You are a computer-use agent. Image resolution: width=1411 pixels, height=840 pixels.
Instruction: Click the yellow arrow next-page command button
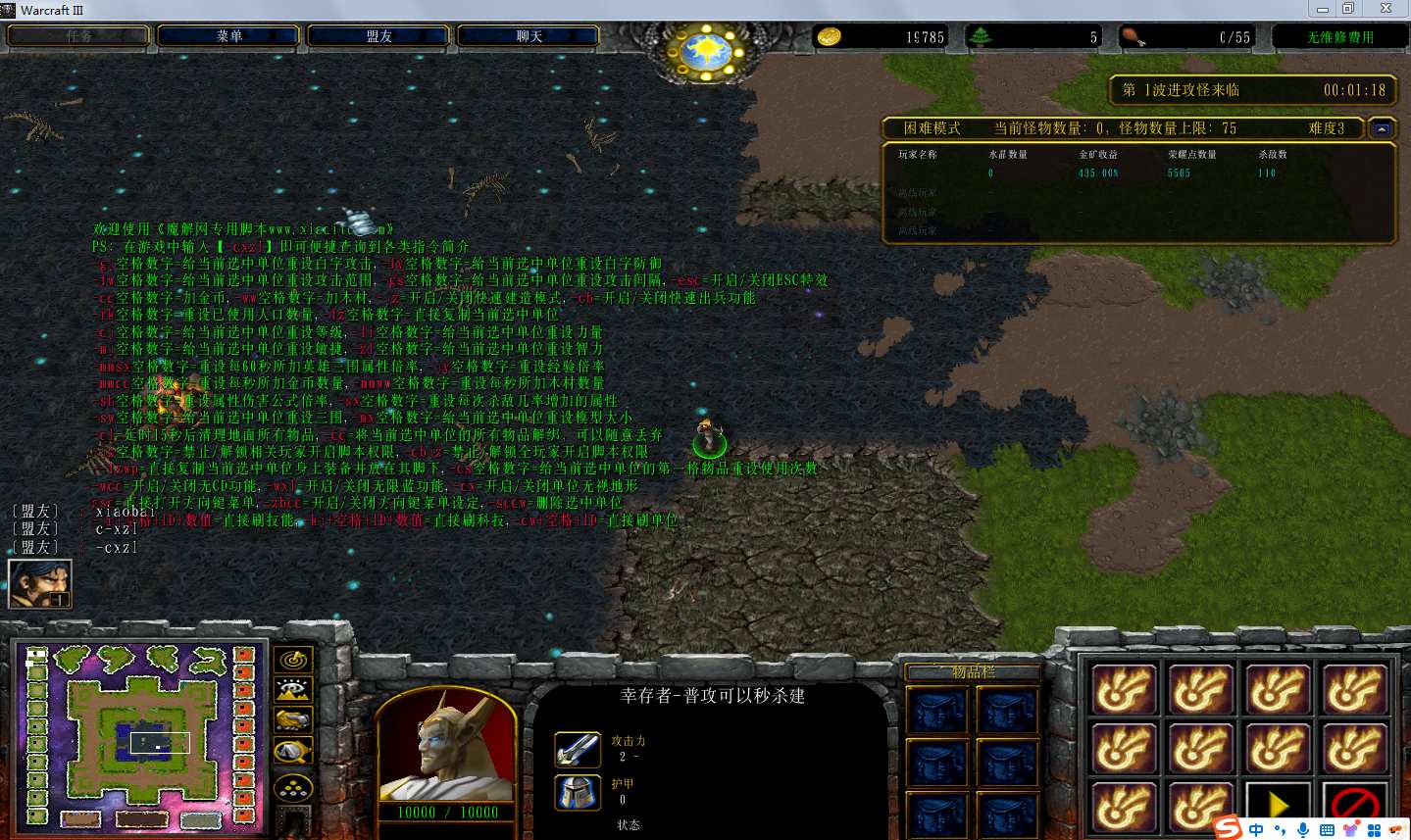tap(1278, 805)
